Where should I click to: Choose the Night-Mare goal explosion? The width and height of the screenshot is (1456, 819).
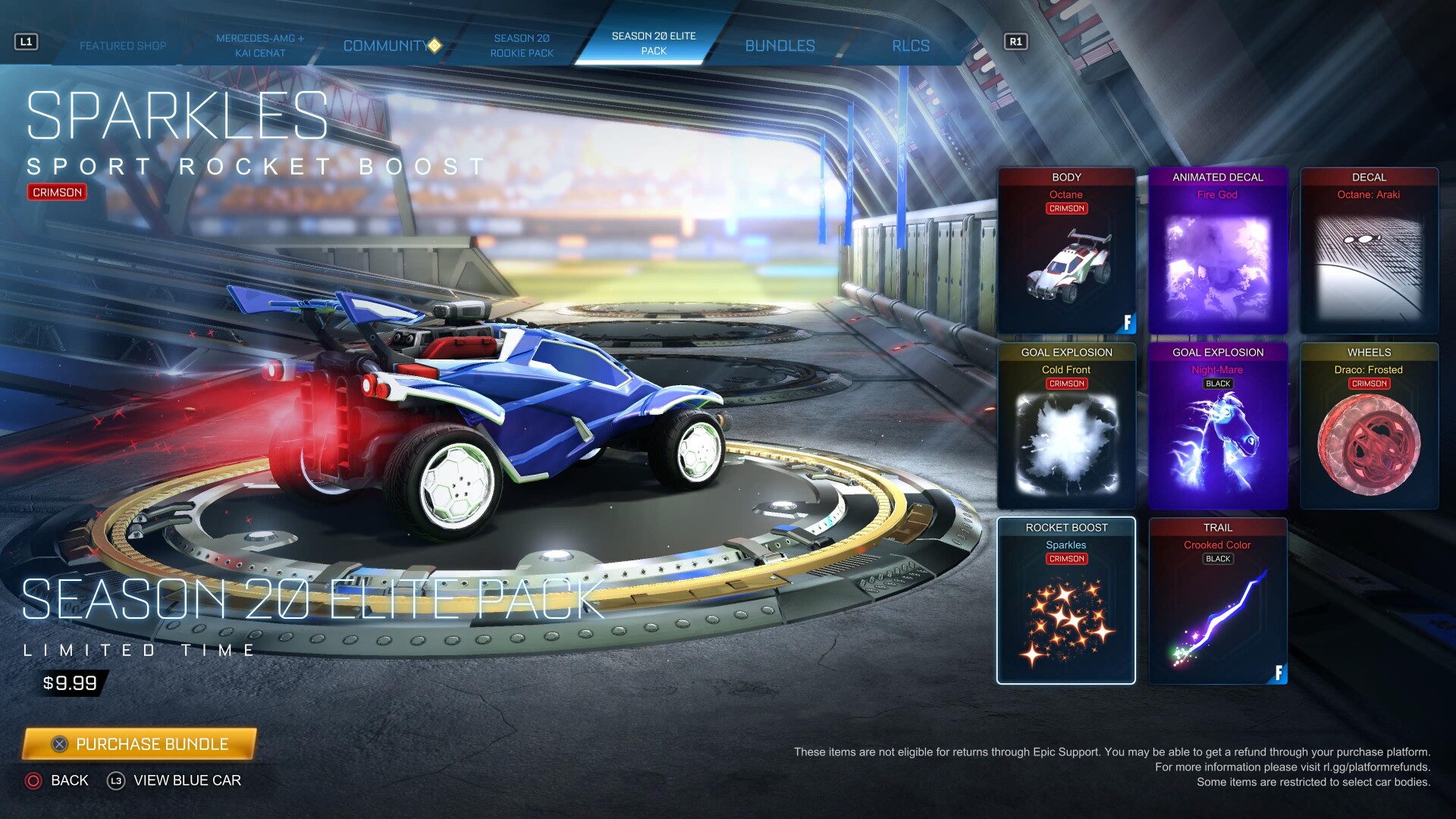pos(1218,426)
